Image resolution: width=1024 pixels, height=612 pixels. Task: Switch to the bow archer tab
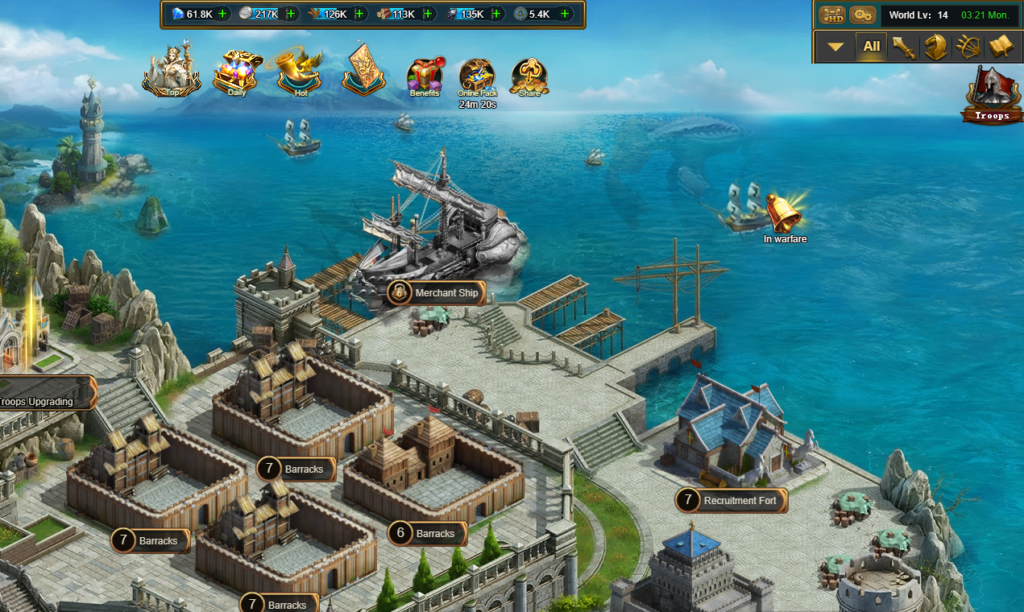pos(967,47)
